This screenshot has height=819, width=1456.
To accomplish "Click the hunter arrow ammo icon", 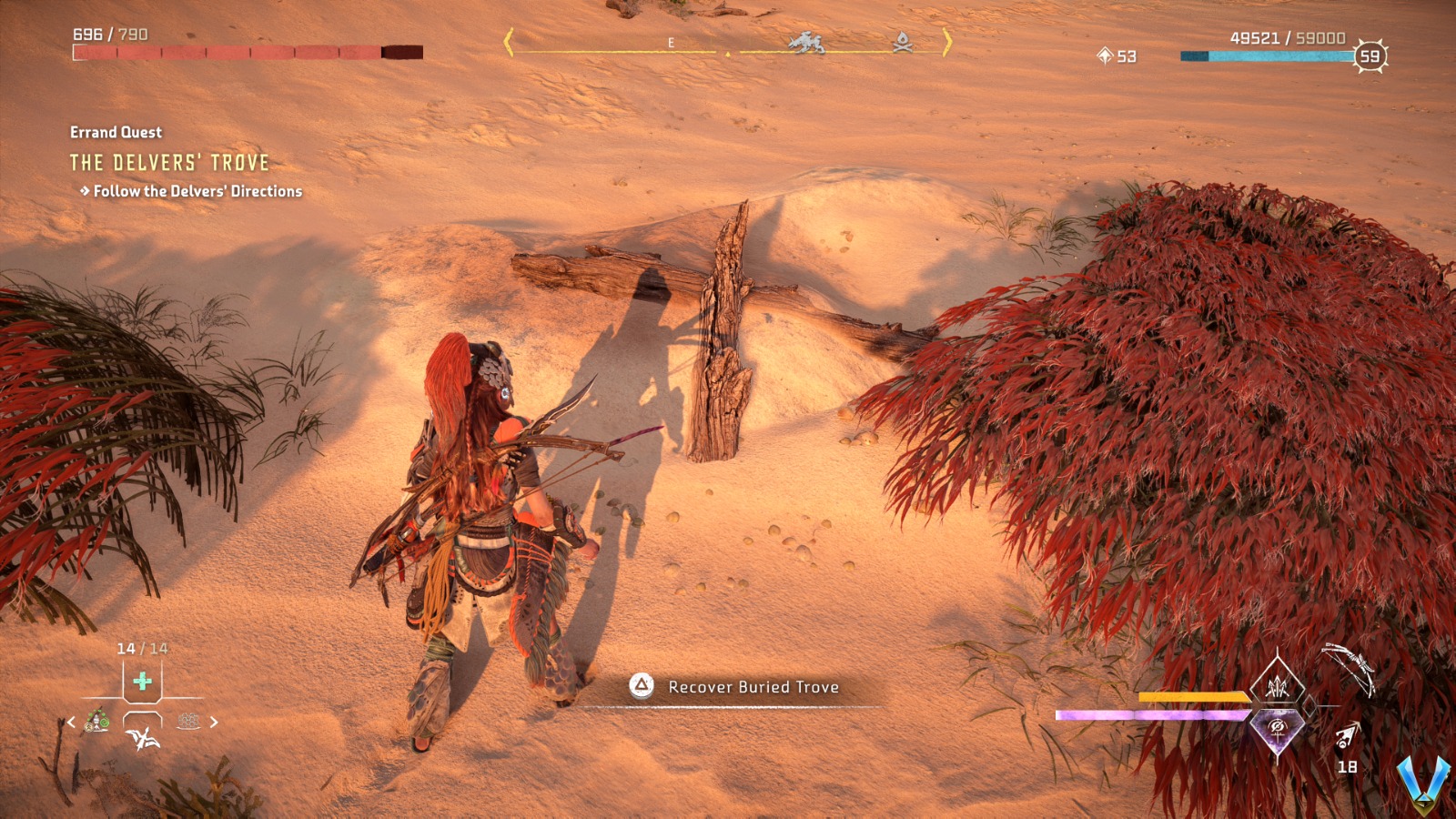I will point(1346,735).
